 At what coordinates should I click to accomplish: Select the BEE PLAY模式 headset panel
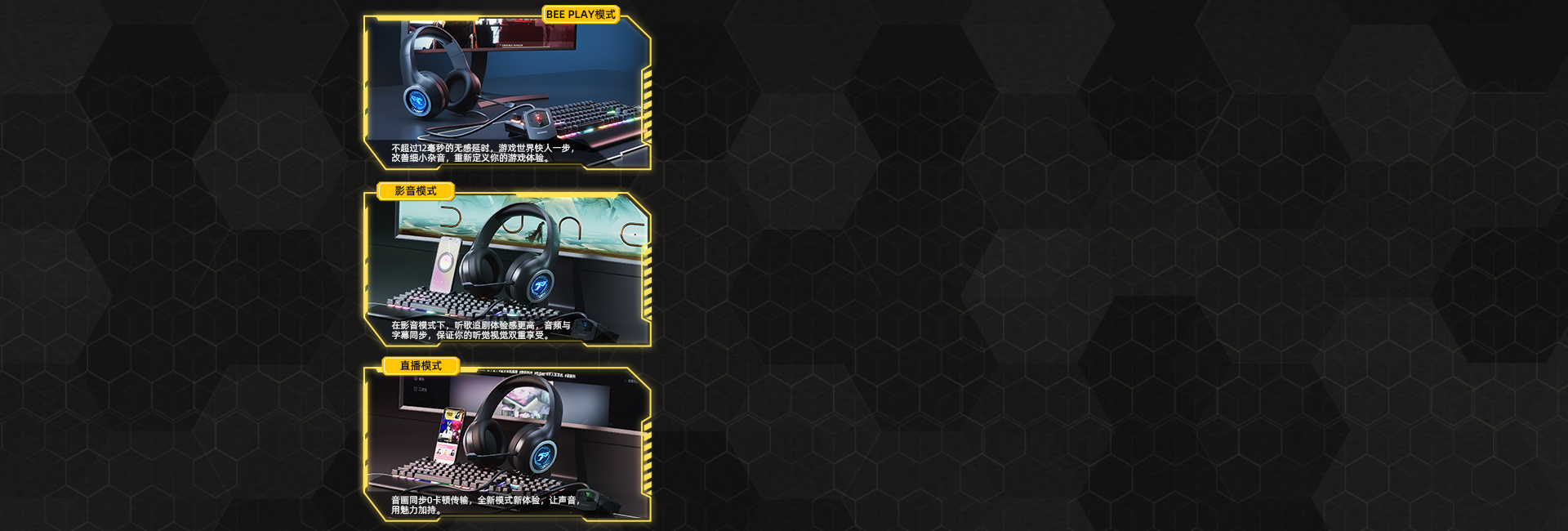click(x=506, y=91)
